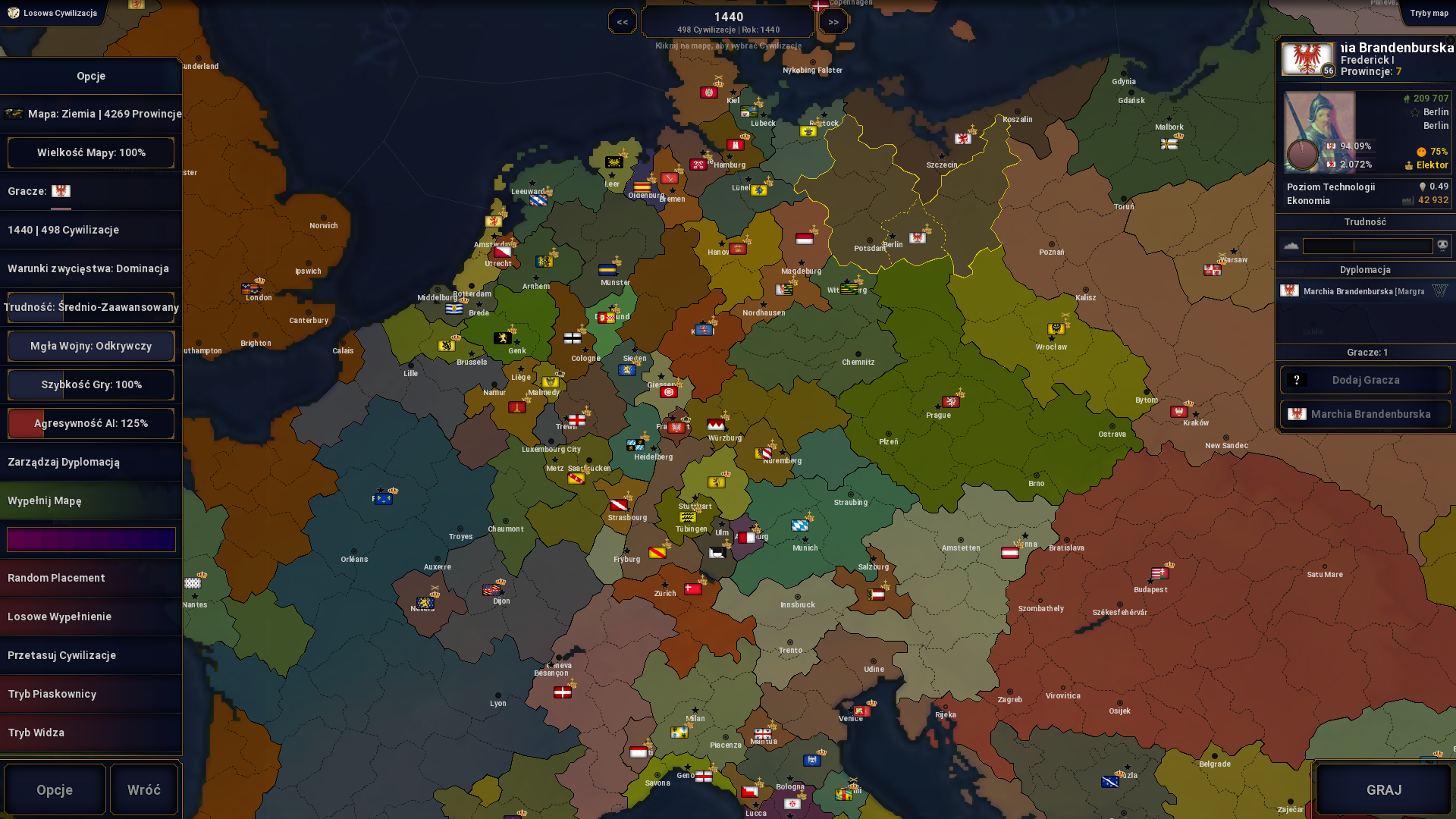The image size is (1456, 819).
Task: Toggle Mgła Wojny: Odkrywczy setting
Action: [x=90, y=346]
